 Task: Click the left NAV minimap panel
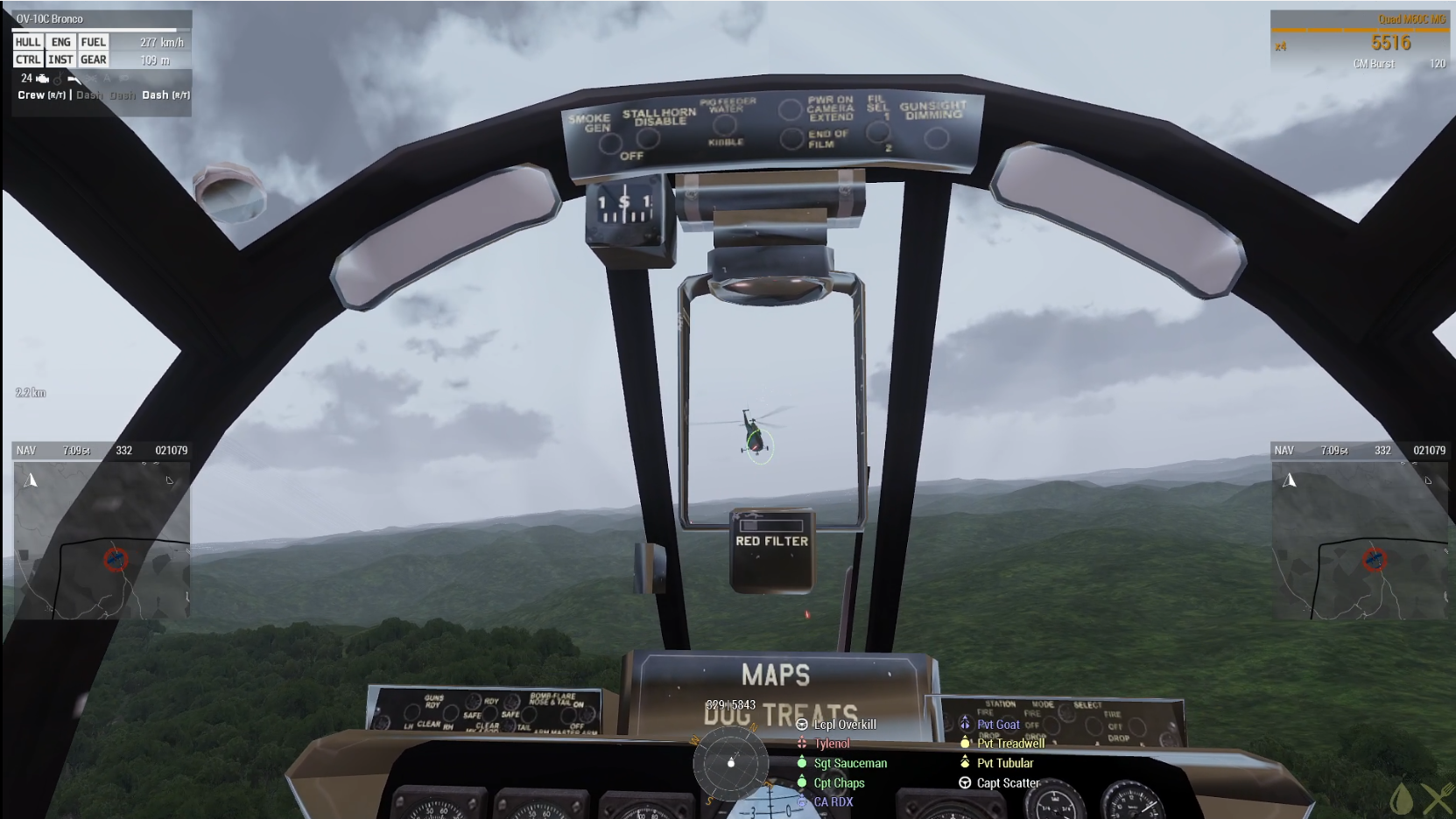102,540
